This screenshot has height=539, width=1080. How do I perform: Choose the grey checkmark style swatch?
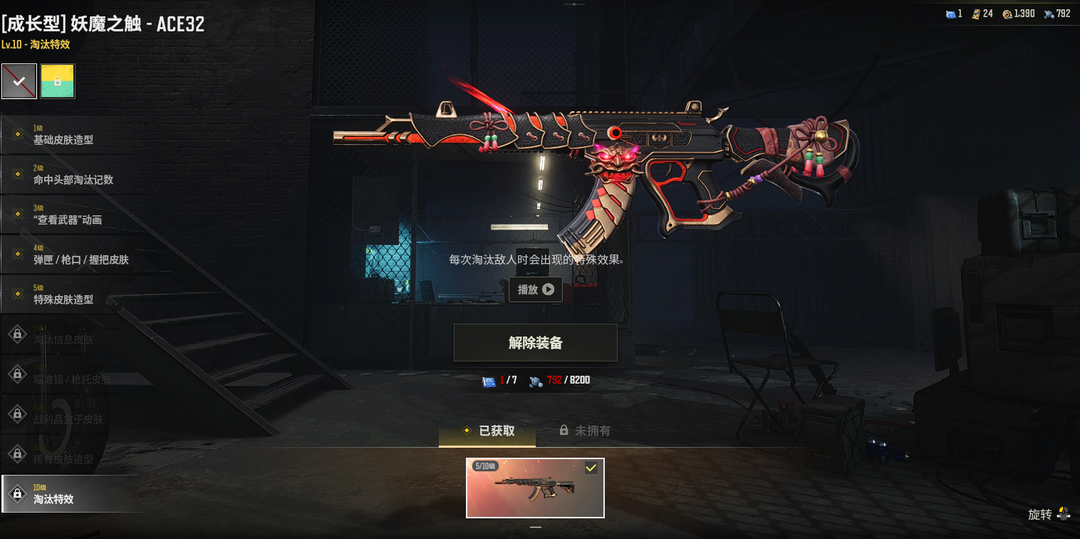[19, 81]
